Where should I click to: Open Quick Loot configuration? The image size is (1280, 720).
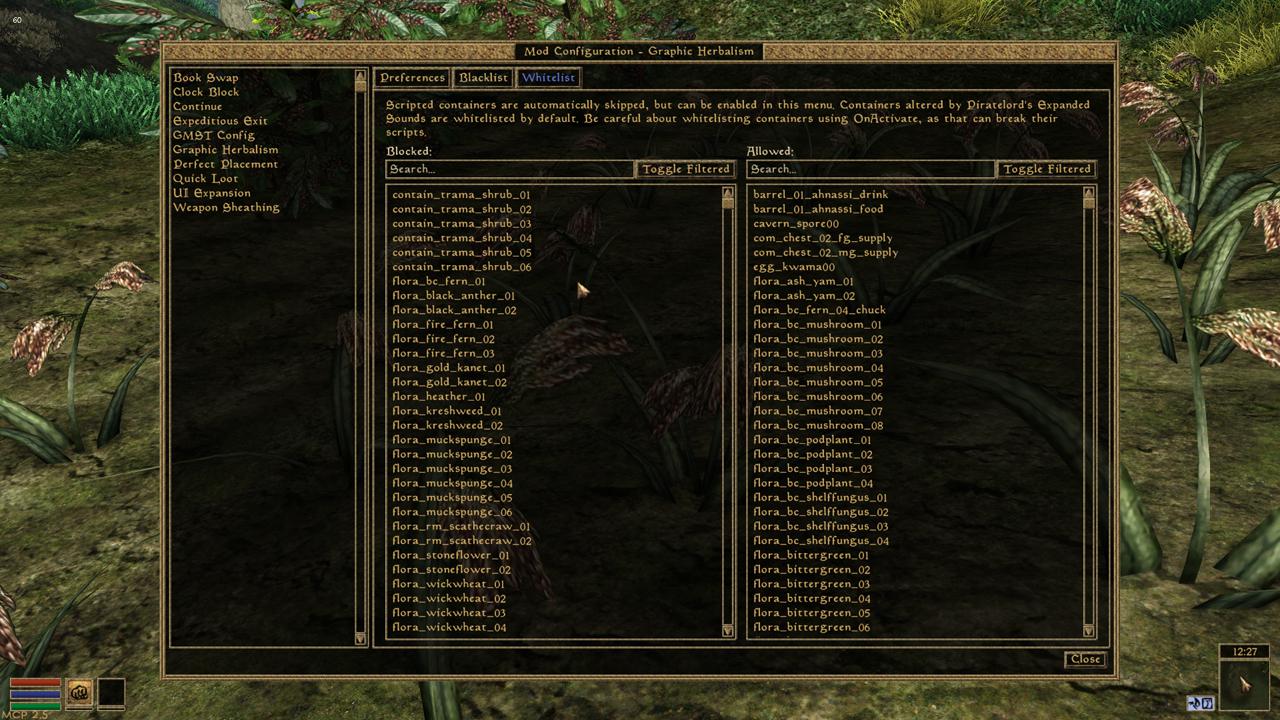pos(205,178)
